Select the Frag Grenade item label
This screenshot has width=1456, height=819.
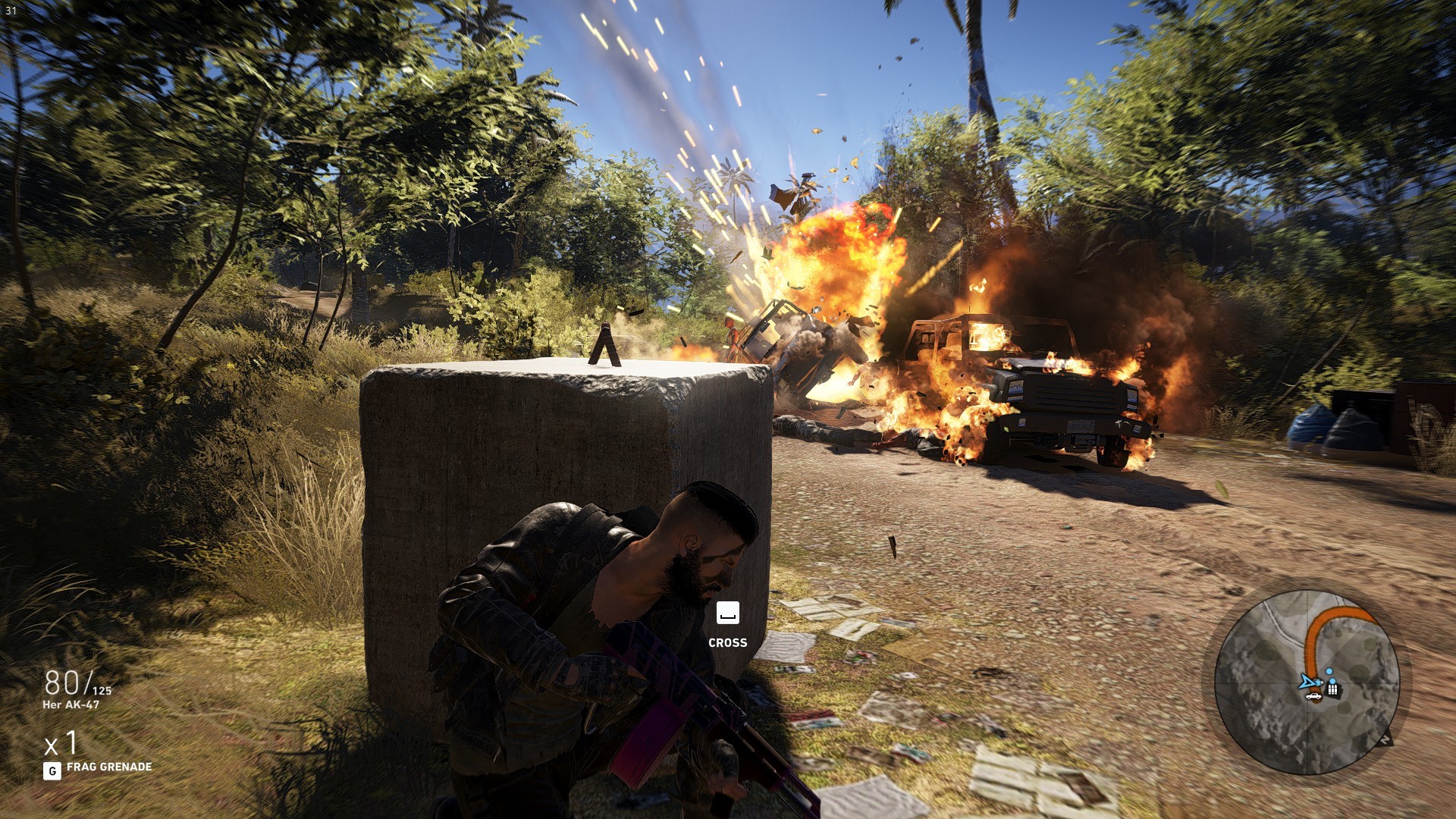click(x=108, y=767)
